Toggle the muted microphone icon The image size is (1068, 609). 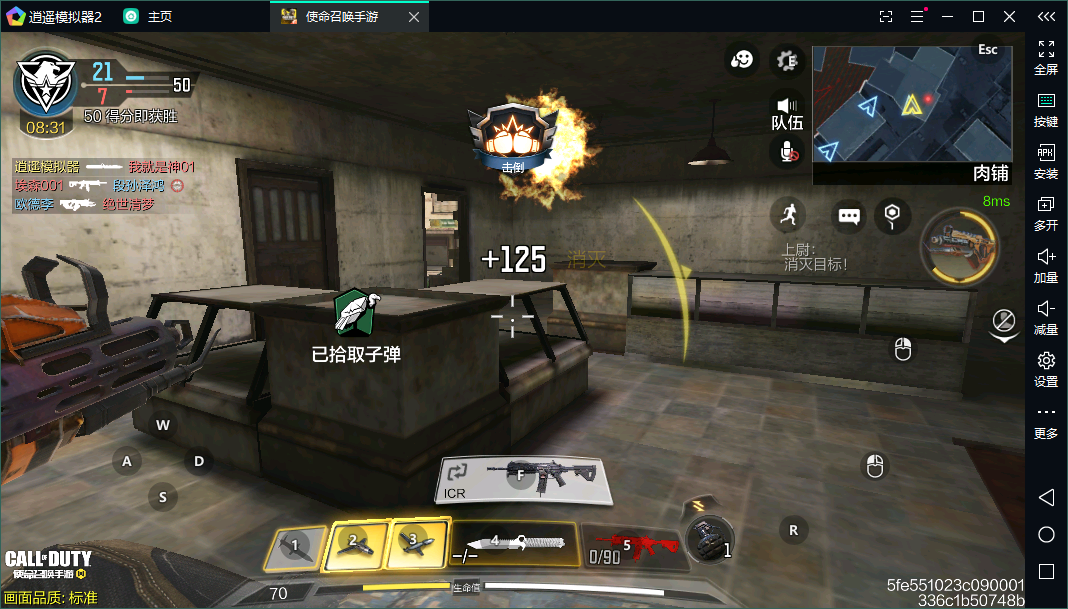point(787,151)
